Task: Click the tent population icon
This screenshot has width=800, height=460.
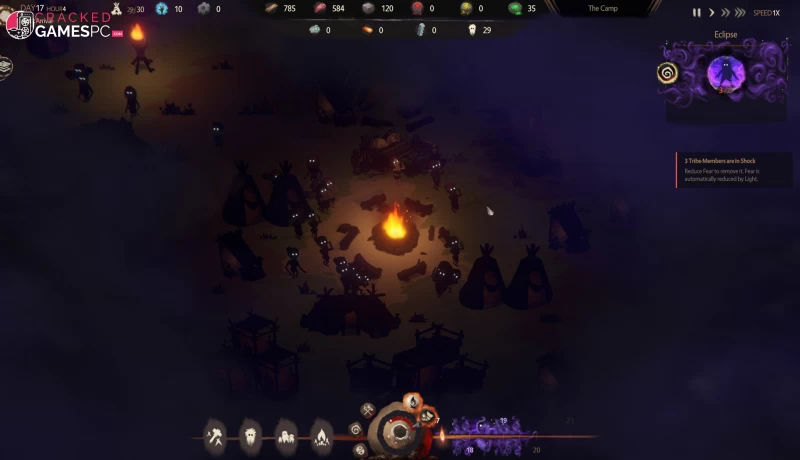Action: [116, 9]
